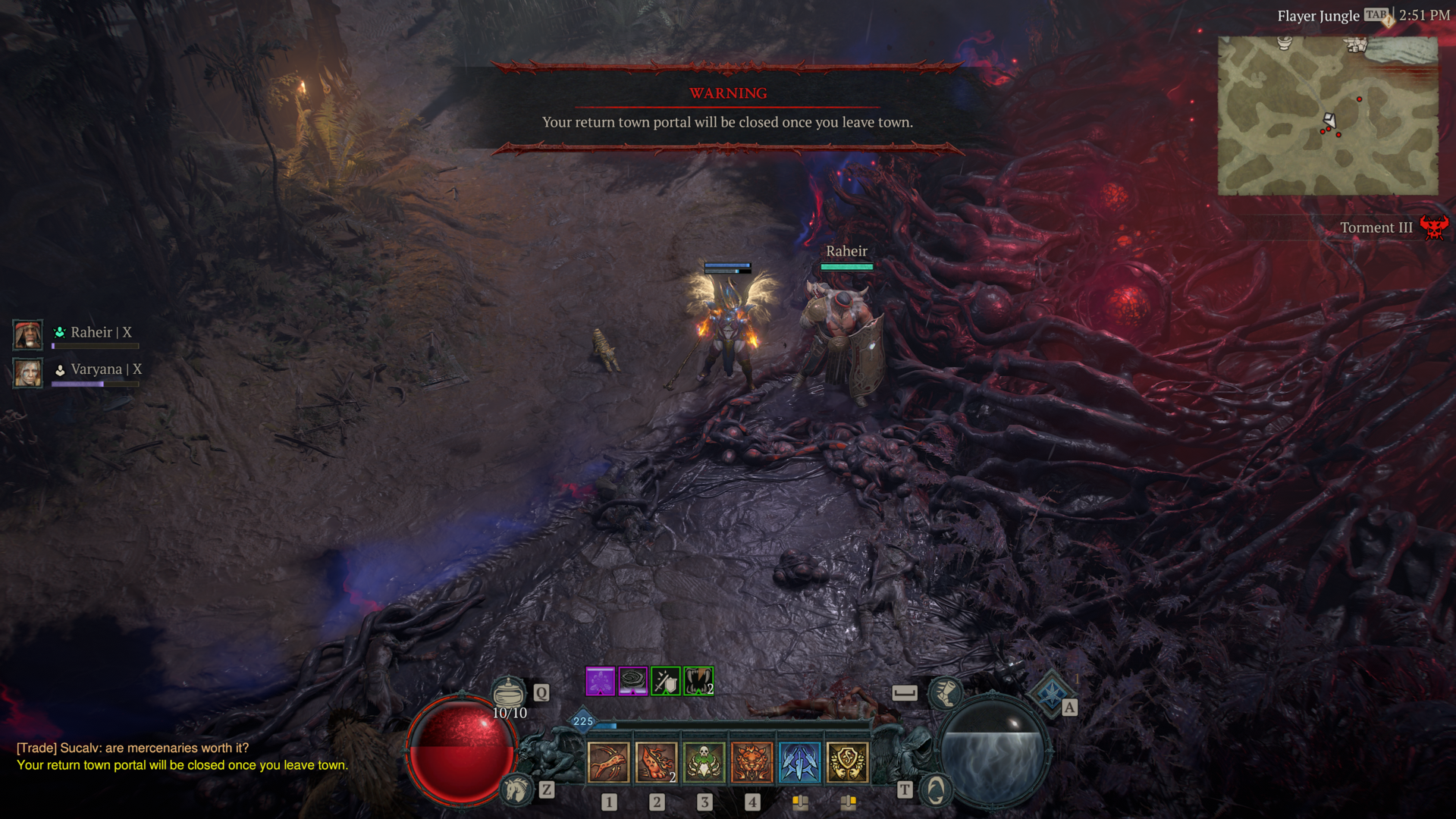Select Varyana's mercenary portrait
The image size is (1456, 819).
point(28,372)
